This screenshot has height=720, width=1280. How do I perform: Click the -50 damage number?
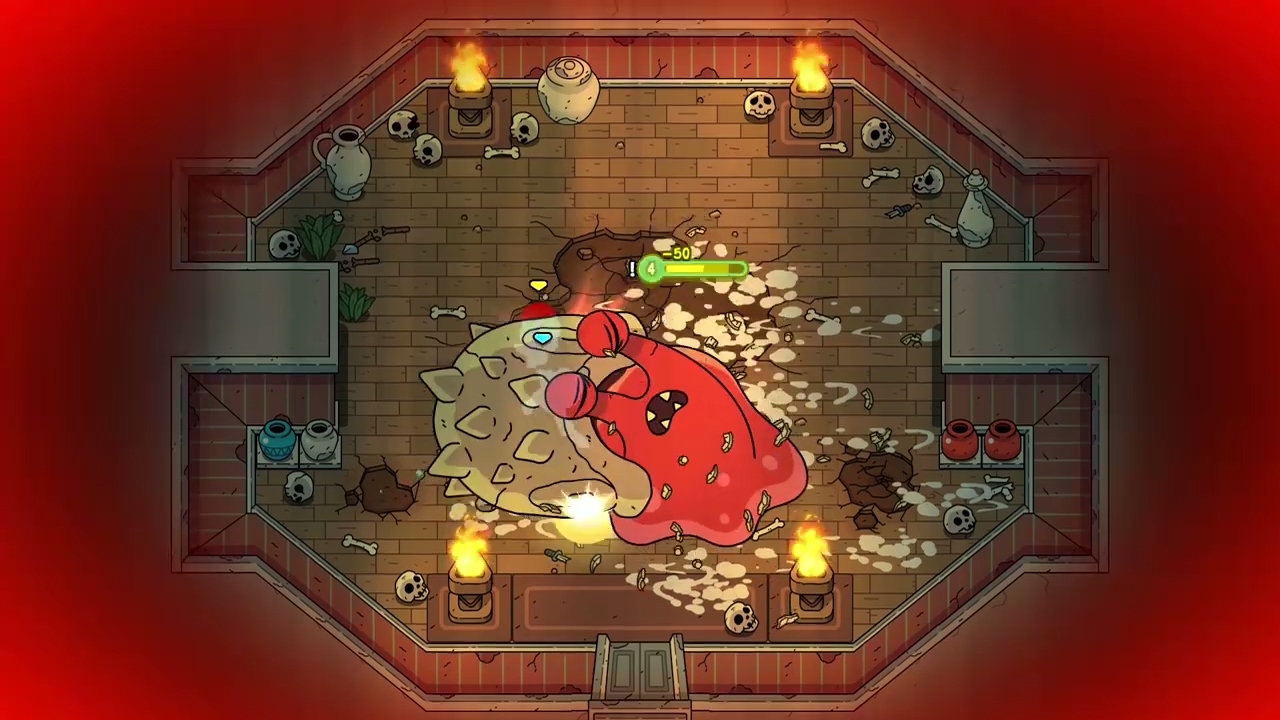click(679, 254)
